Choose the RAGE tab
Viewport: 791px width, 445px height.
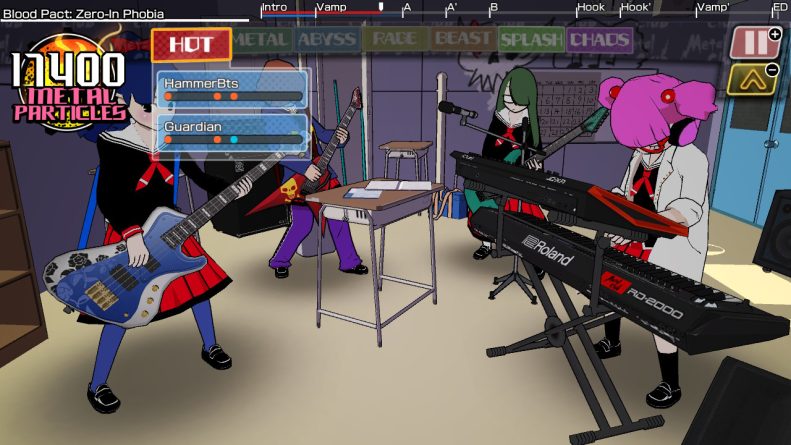click(395, 40)
